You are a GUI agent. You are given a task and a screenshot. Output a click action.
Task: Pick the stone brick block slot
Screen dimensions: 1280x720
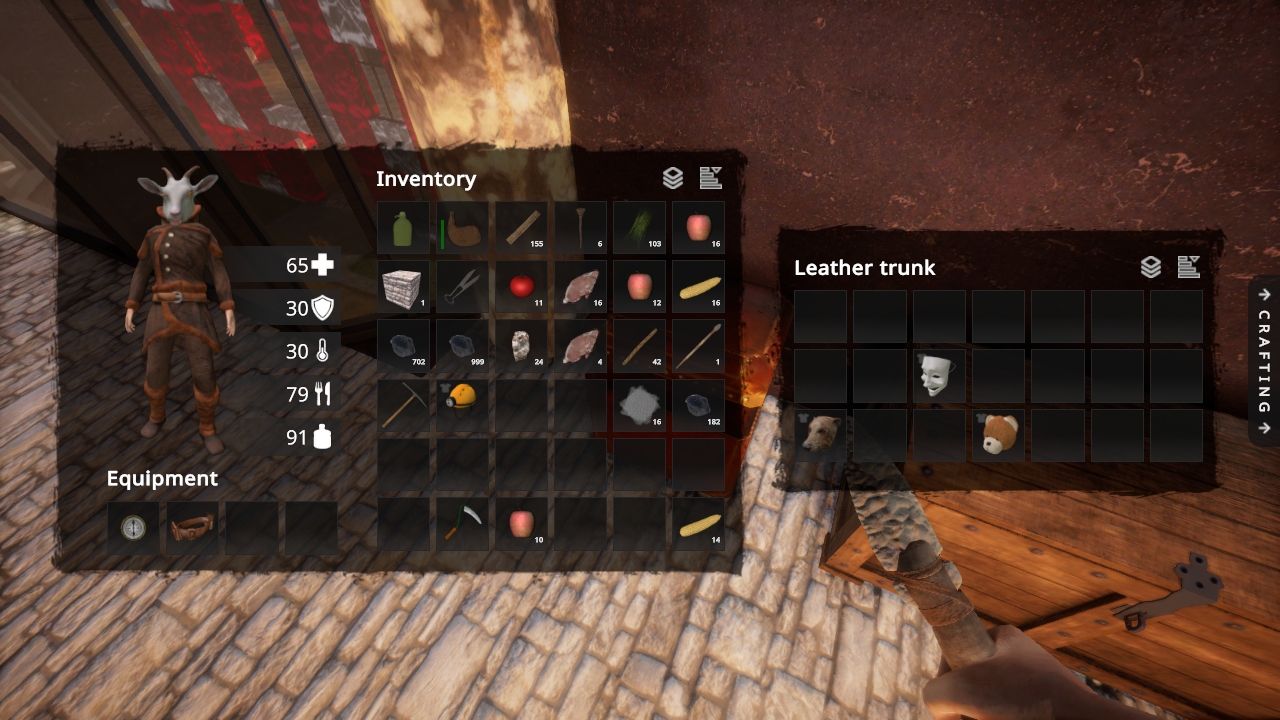click(x=404, y=288)
